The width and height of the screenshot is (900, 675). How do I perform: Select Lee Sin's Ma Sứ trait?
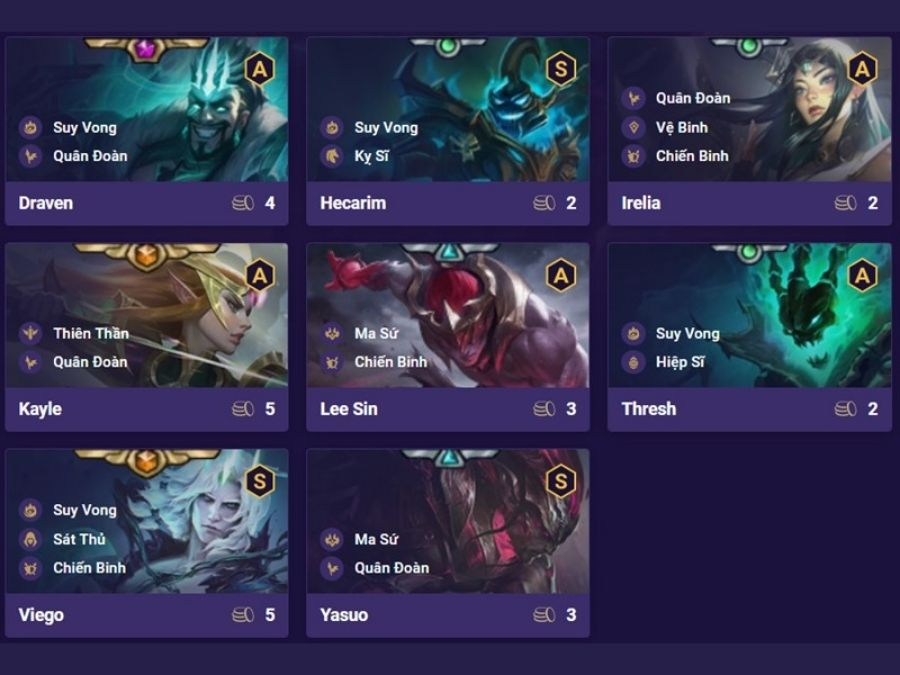pos(376,333)
